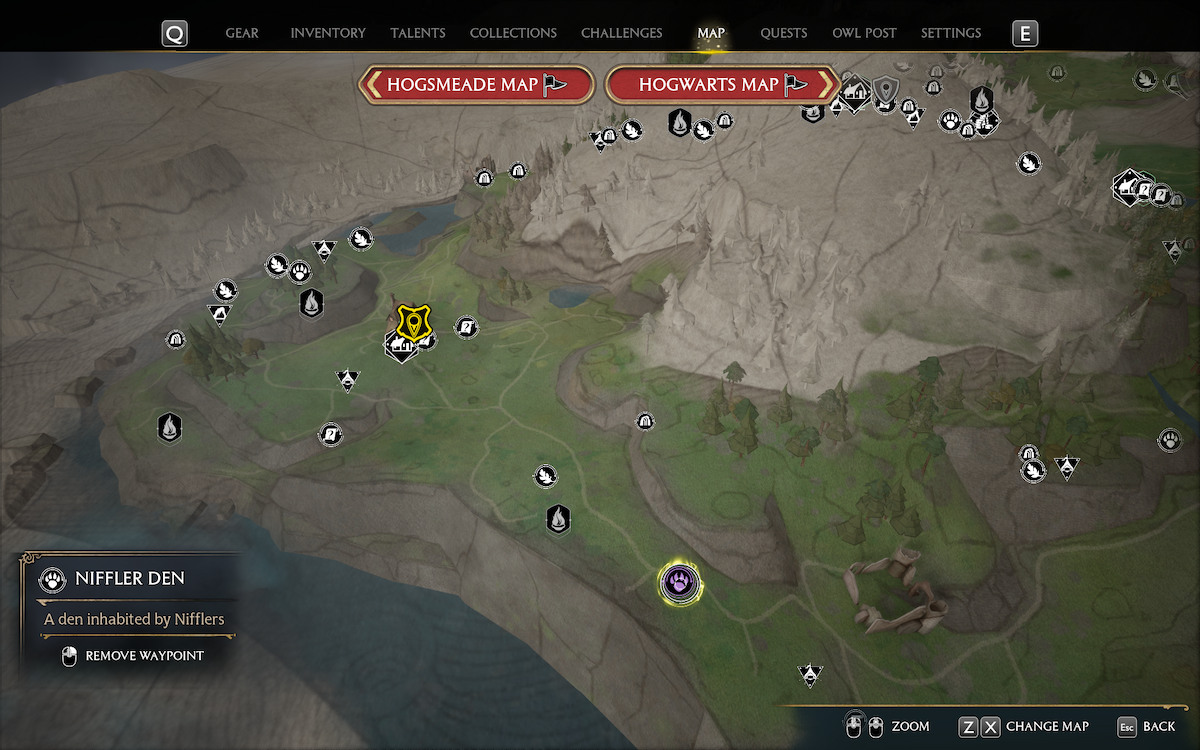The width and height of the screenshot is (1200, 750).
Task: Click the yellow quest shield marker
Action: tap(410, 322)
